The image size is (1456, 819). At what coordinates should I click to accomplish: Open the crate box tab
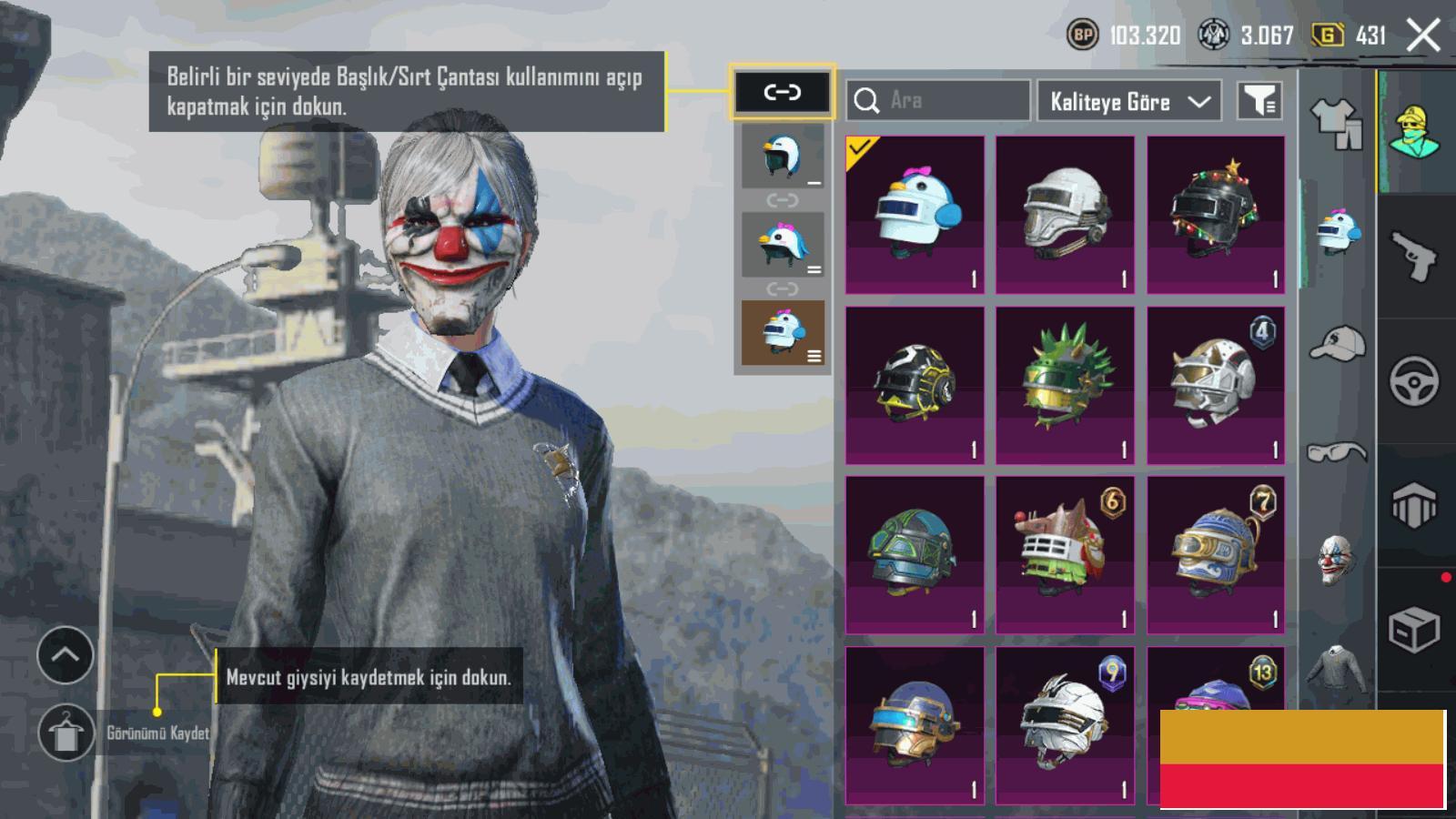pyautogui.click(x=1414, y=630)
